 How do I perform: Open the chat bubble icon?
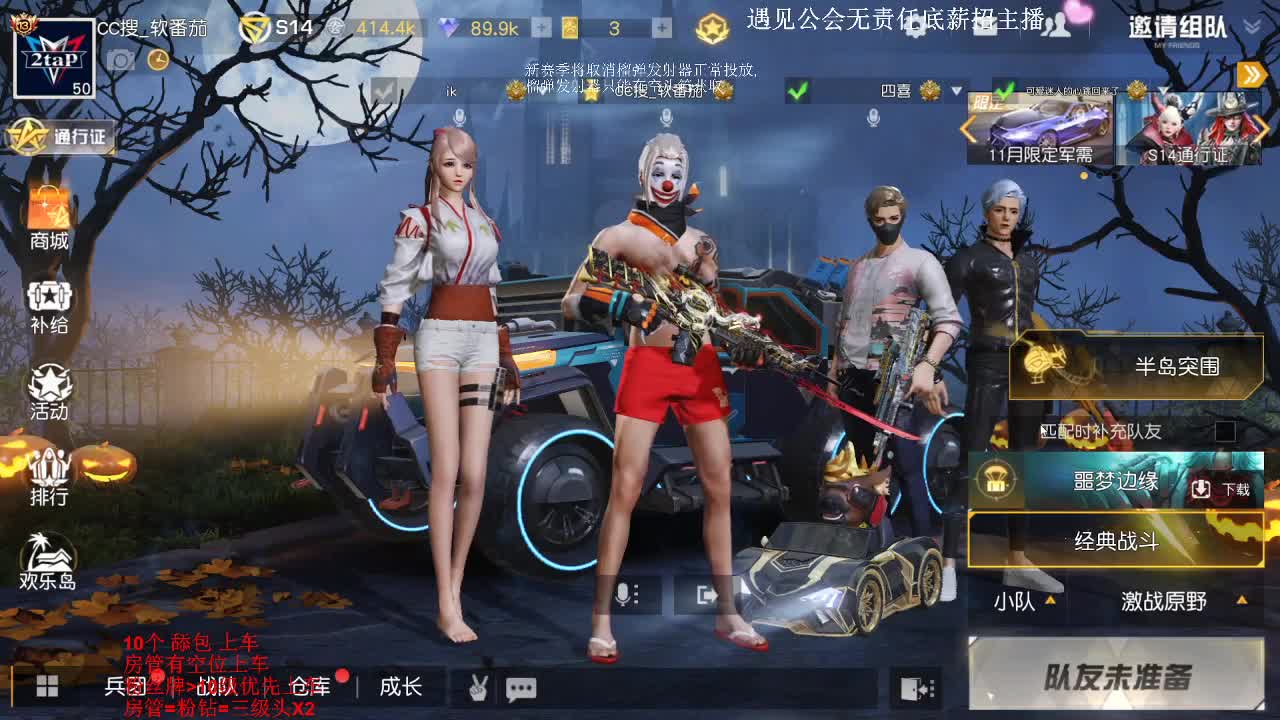[521, 688]
